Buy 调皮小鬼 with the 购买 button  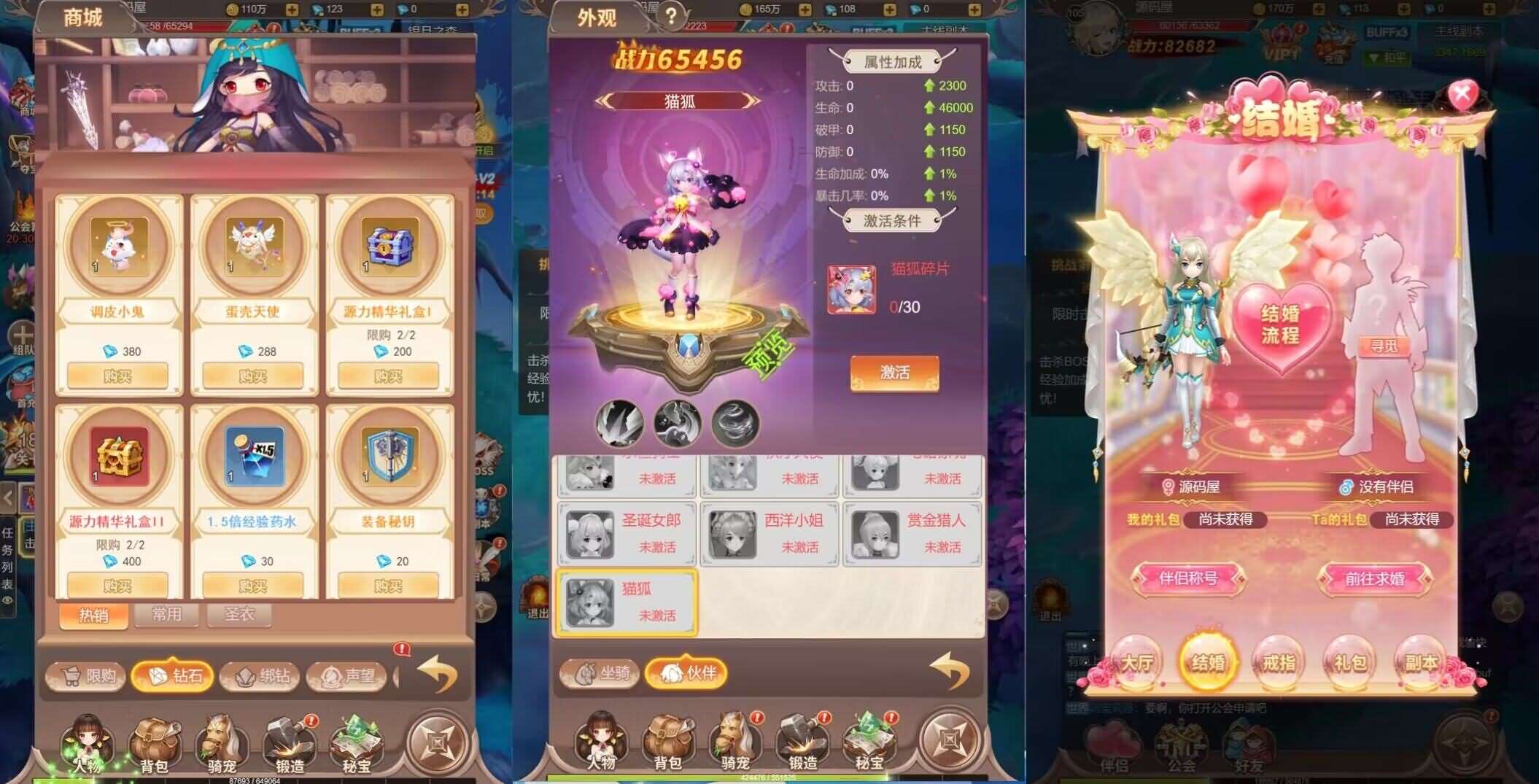pyautogui.click(x=118, y=374)
